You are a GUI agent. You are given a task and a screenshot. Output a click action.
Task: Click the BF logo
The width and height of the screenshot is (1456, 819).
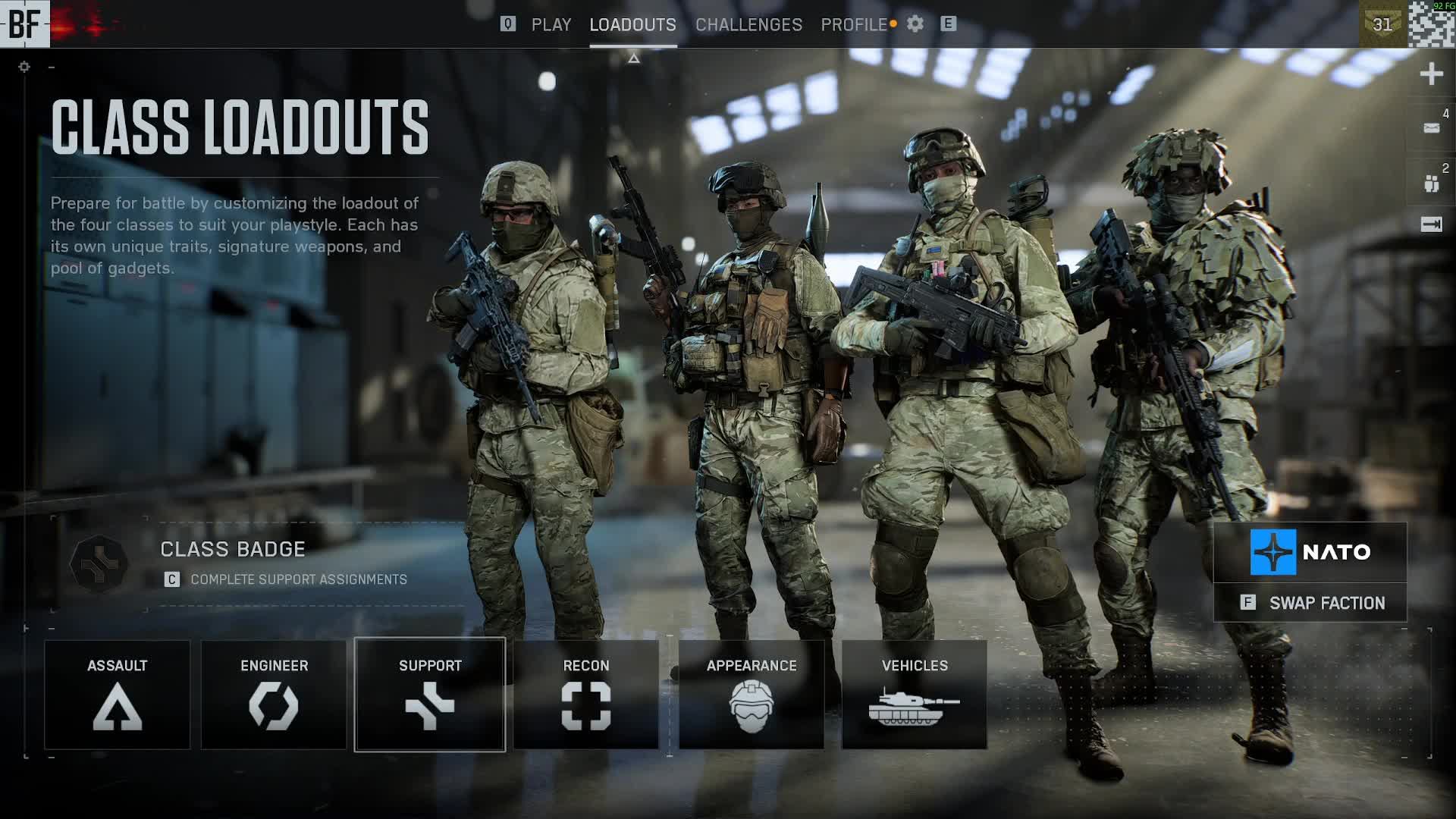(24, 24)
